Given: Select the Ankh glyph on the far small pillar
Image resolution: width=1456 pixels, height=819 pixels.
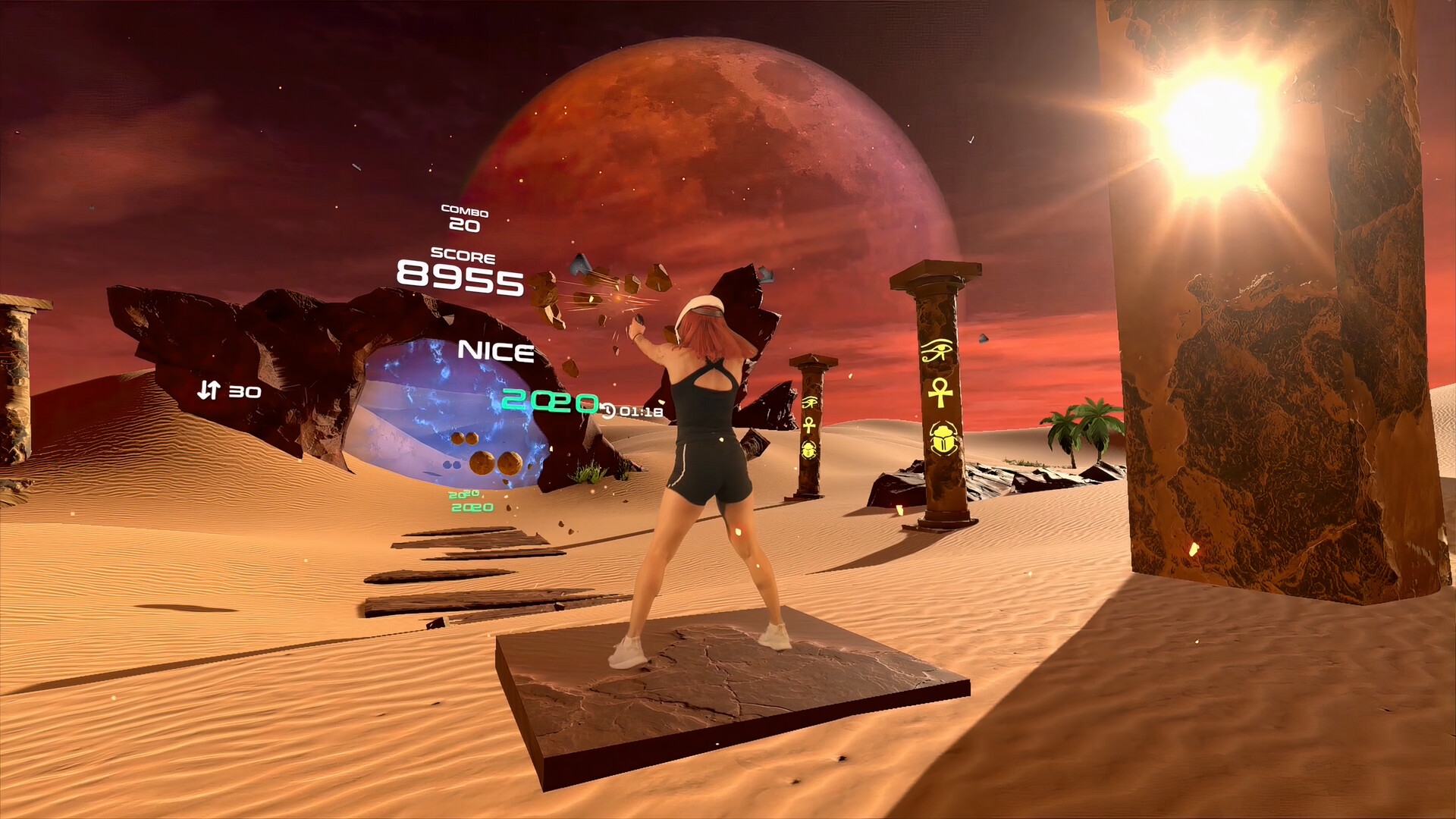Looking at the screenshot, I should [x=810, y=425].
